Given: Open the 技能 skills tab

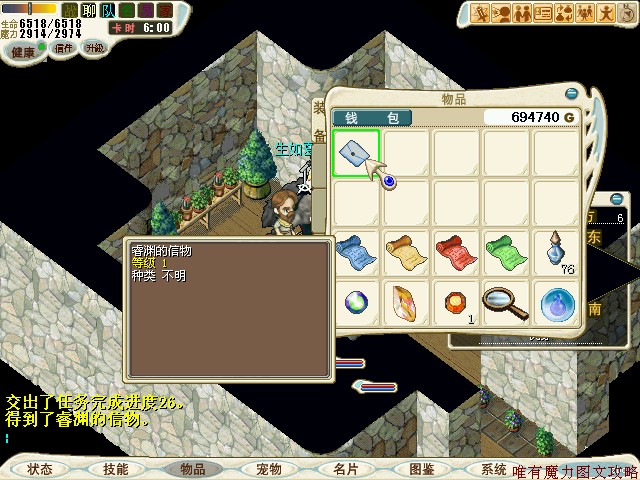Looking at the screenshot, I should point(116,468).
